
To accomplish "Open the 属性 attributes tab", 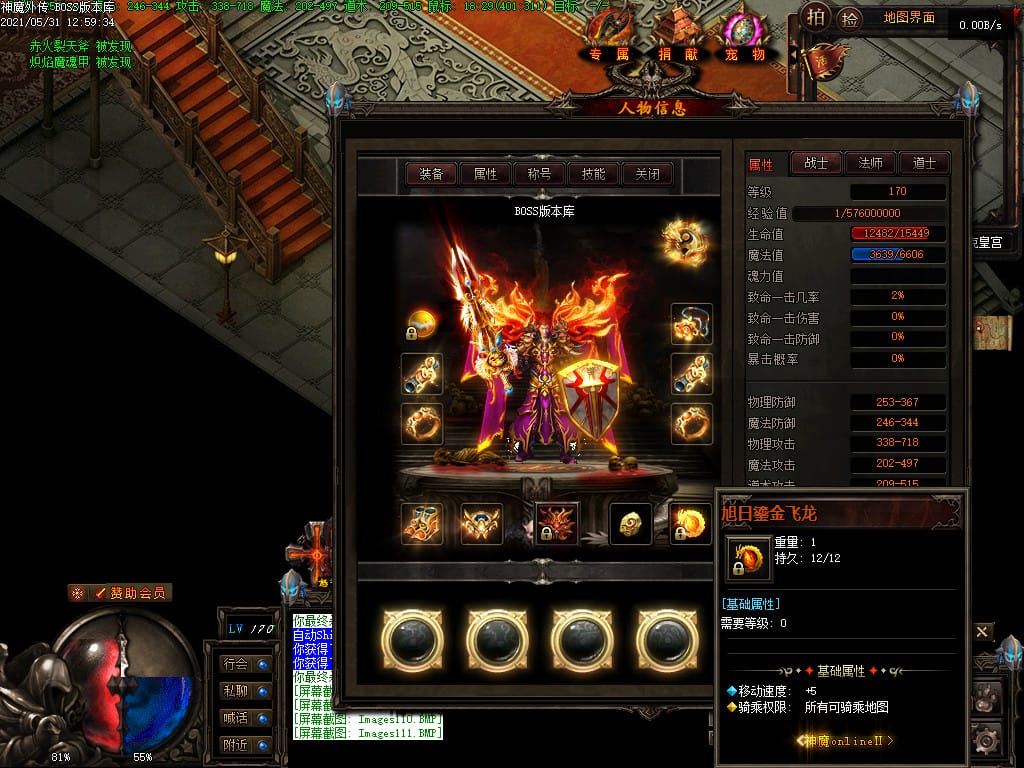I will 485,174.
